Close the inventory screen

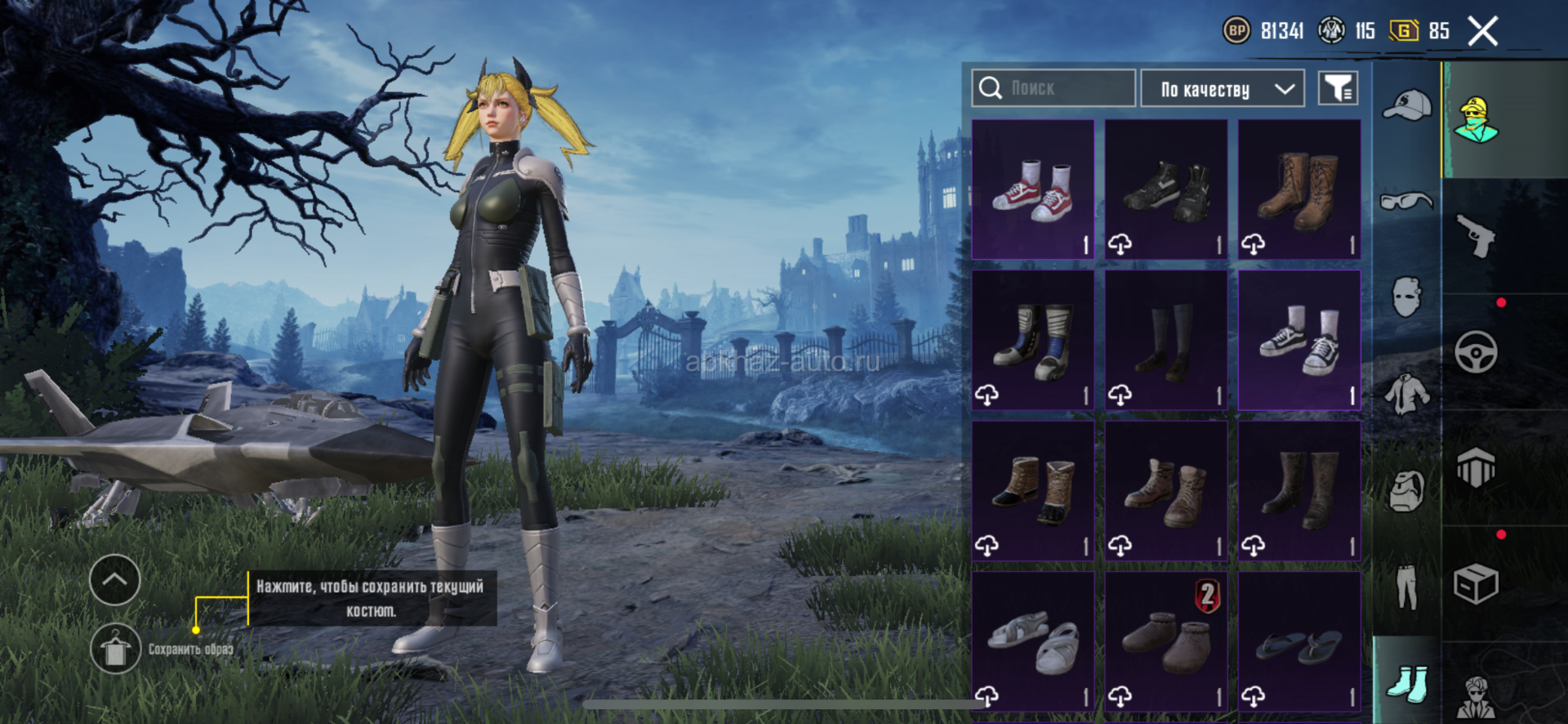(x=1482, y=32)
